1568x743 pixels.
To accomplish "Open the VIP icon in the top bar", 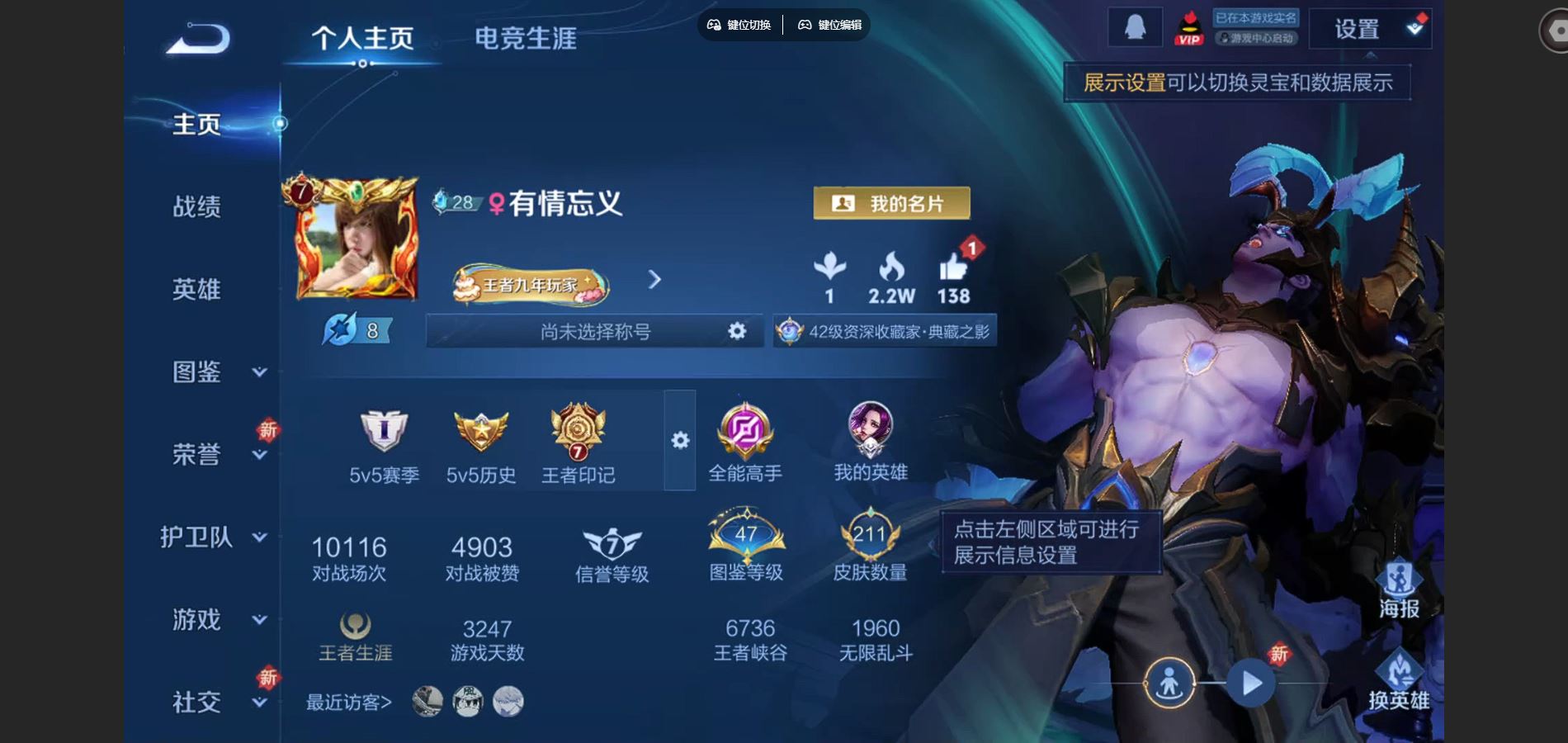I will 1188,27.
